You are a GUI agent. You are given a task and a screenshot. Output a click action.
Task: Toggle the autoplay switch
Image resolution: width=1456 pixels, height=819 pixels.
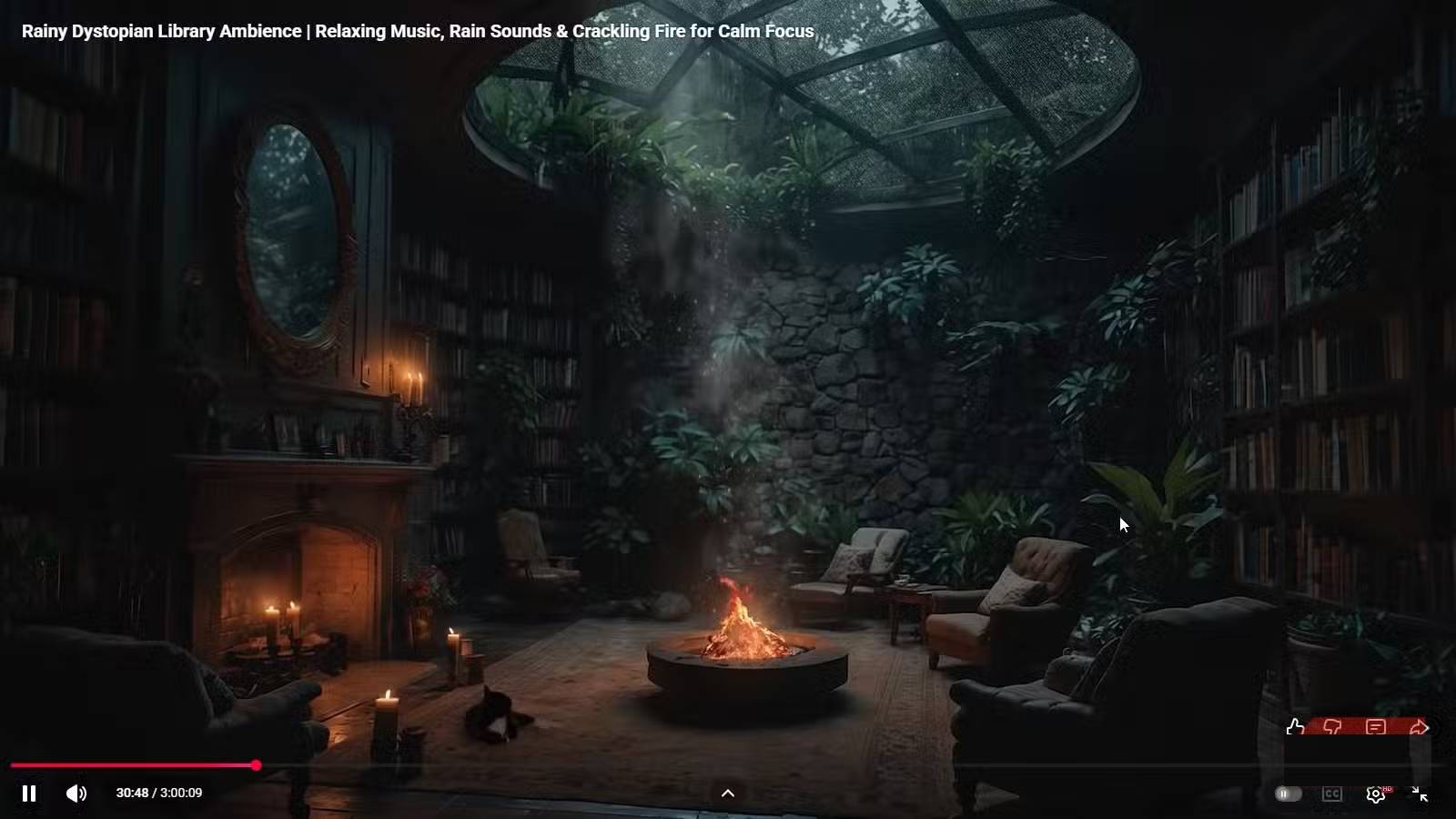pos(1288,794)
